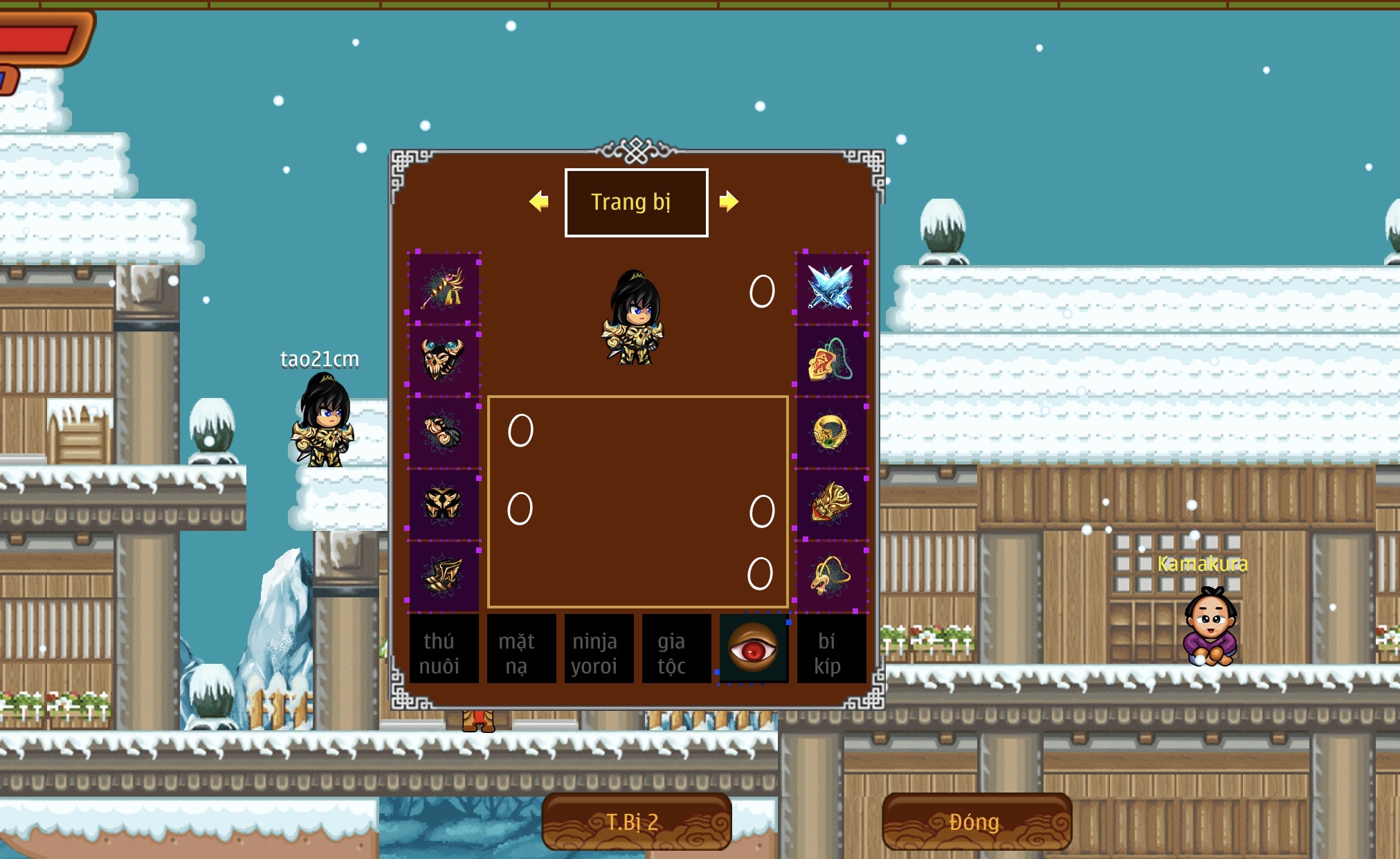Viewport: 1400px width, 859px height.
Task: Close the panel with Đóng button
Action: 976,822
